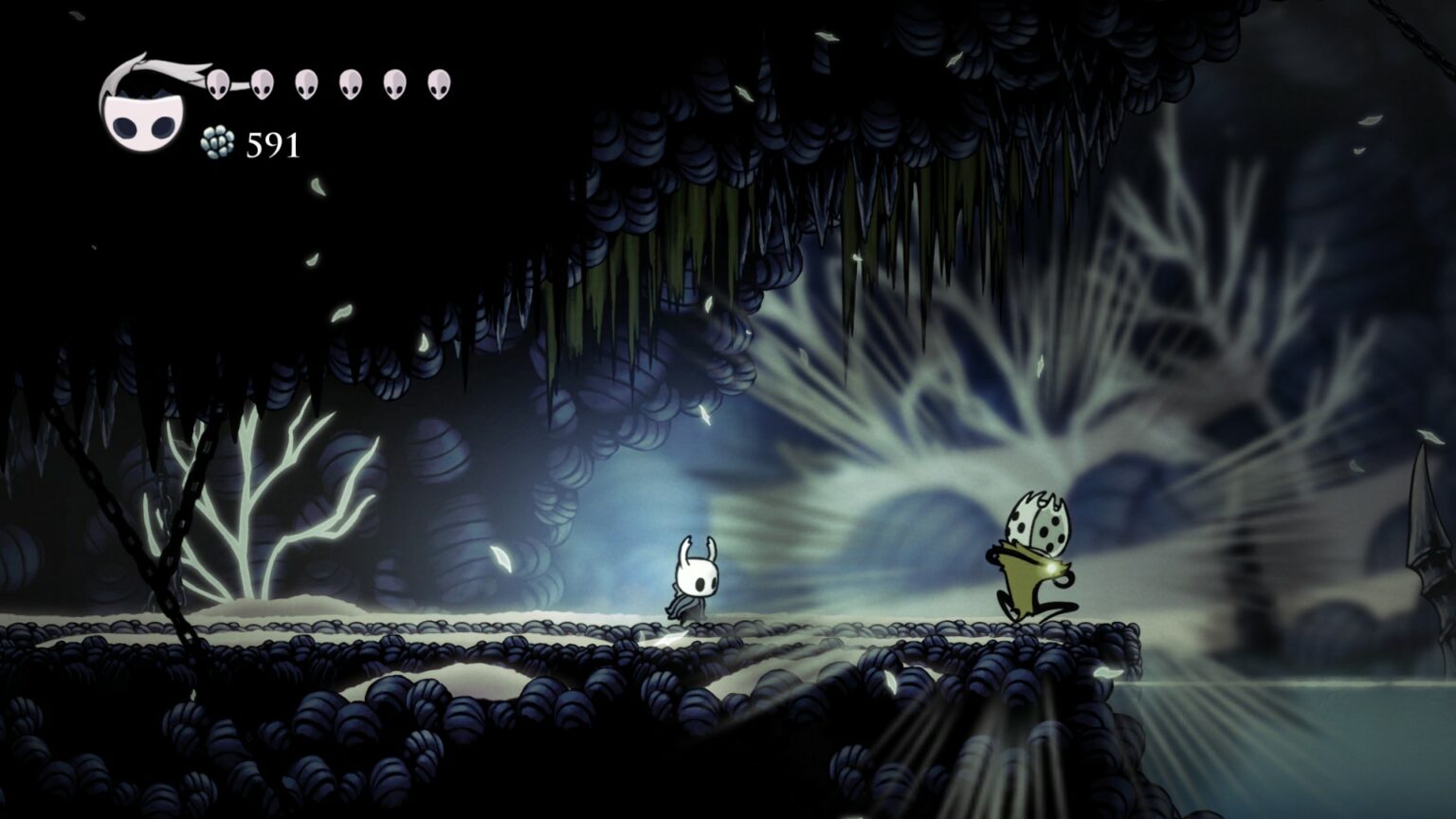Click the Geo count reading 591
Screen dimensions: 1456x819
pos(271,145)
